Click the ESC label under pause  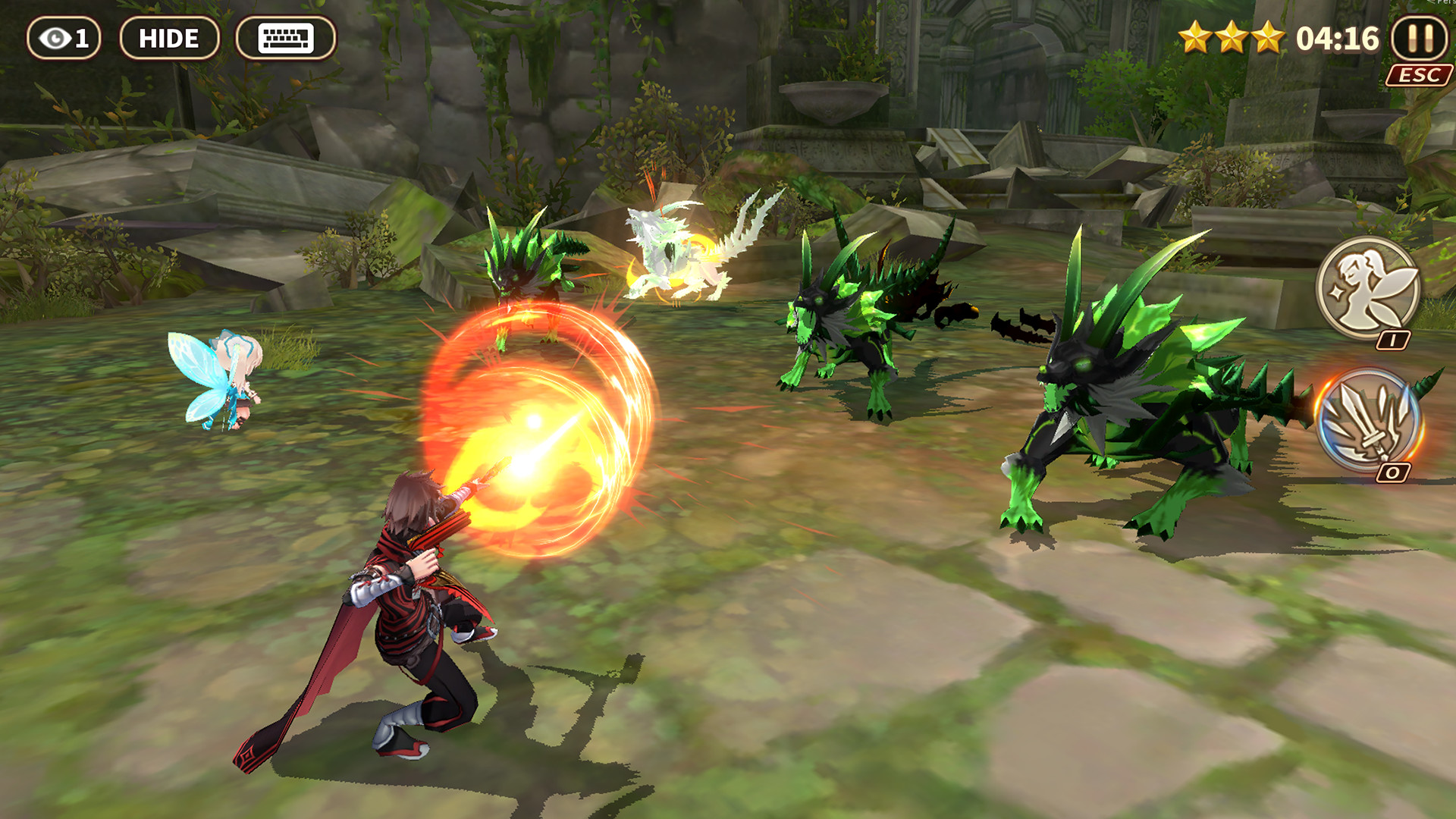point(1420,74)
